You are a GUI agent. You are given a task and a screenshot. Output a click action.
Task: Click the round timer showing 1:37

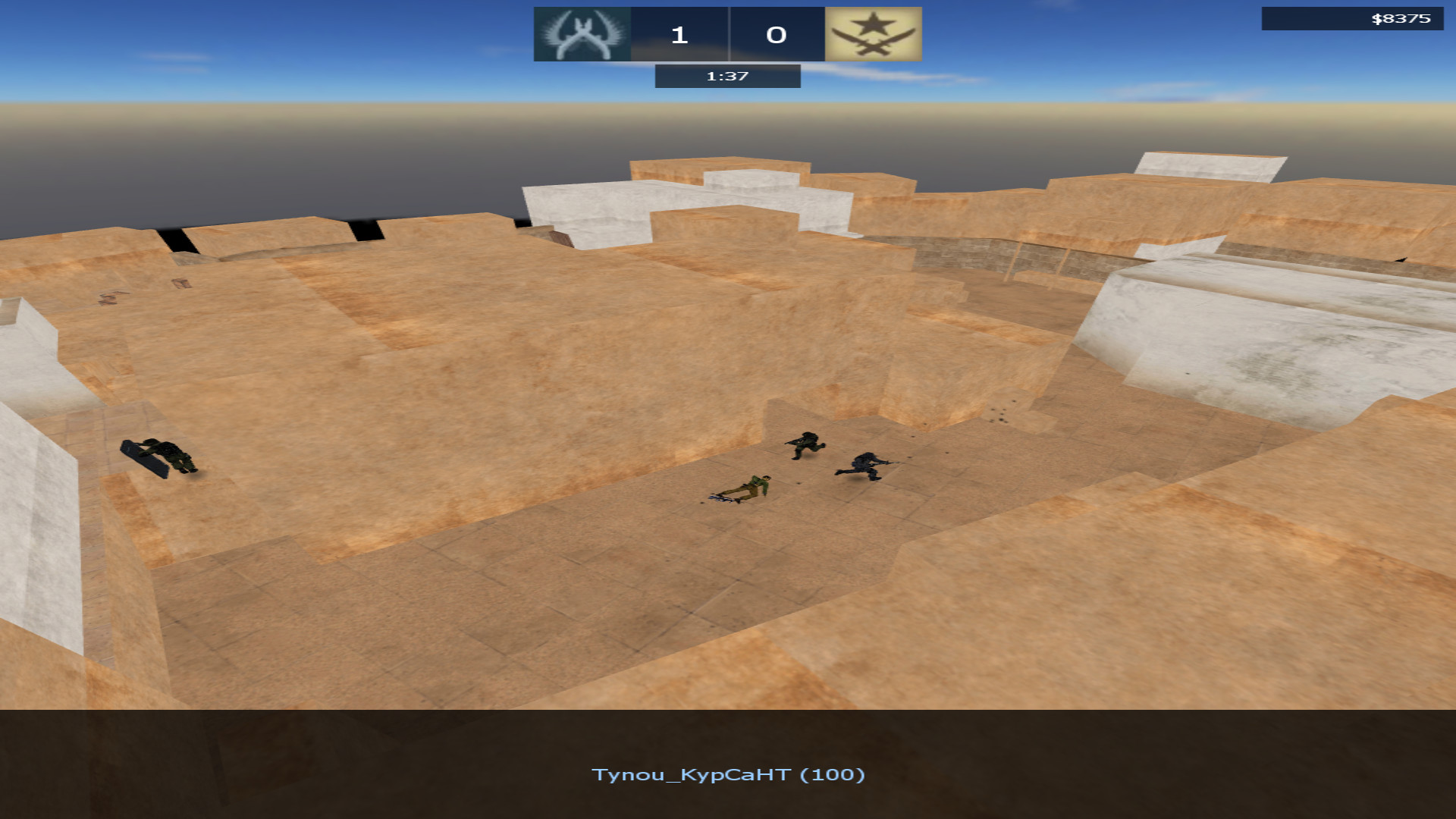(726, 76)
